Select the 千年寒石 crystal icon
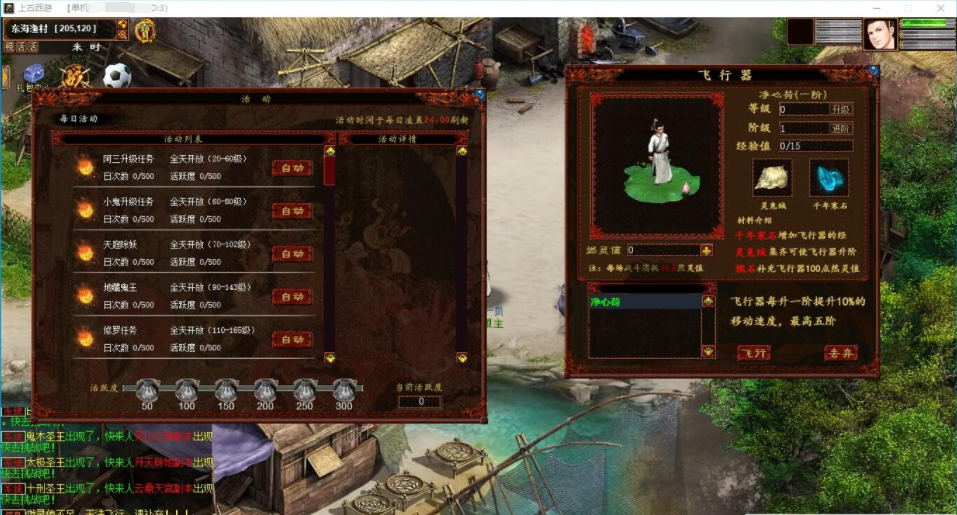The height and width of the screenshot is (515, 957). [827, 176]
